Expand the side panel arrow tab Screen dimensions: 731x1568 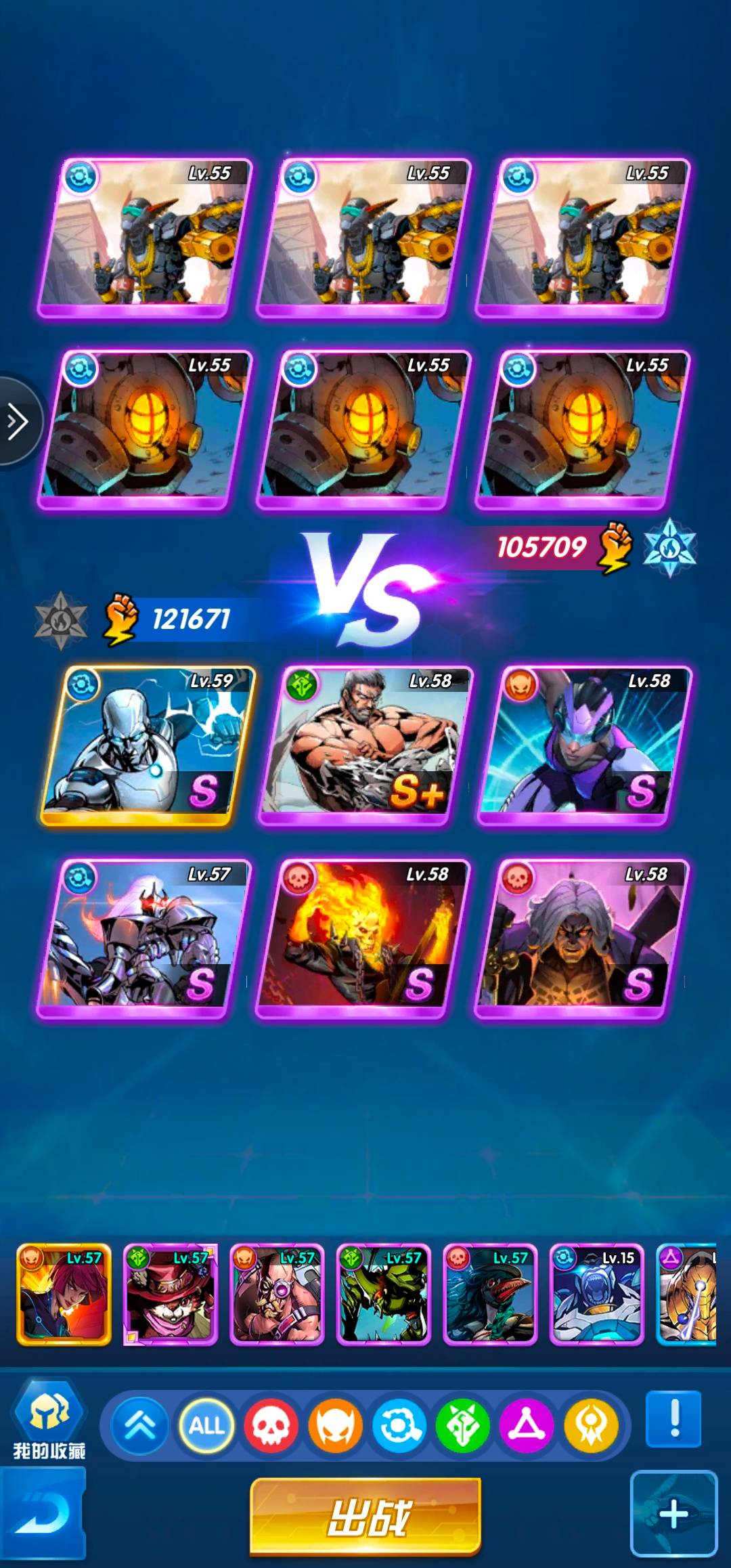click(18, 422)
